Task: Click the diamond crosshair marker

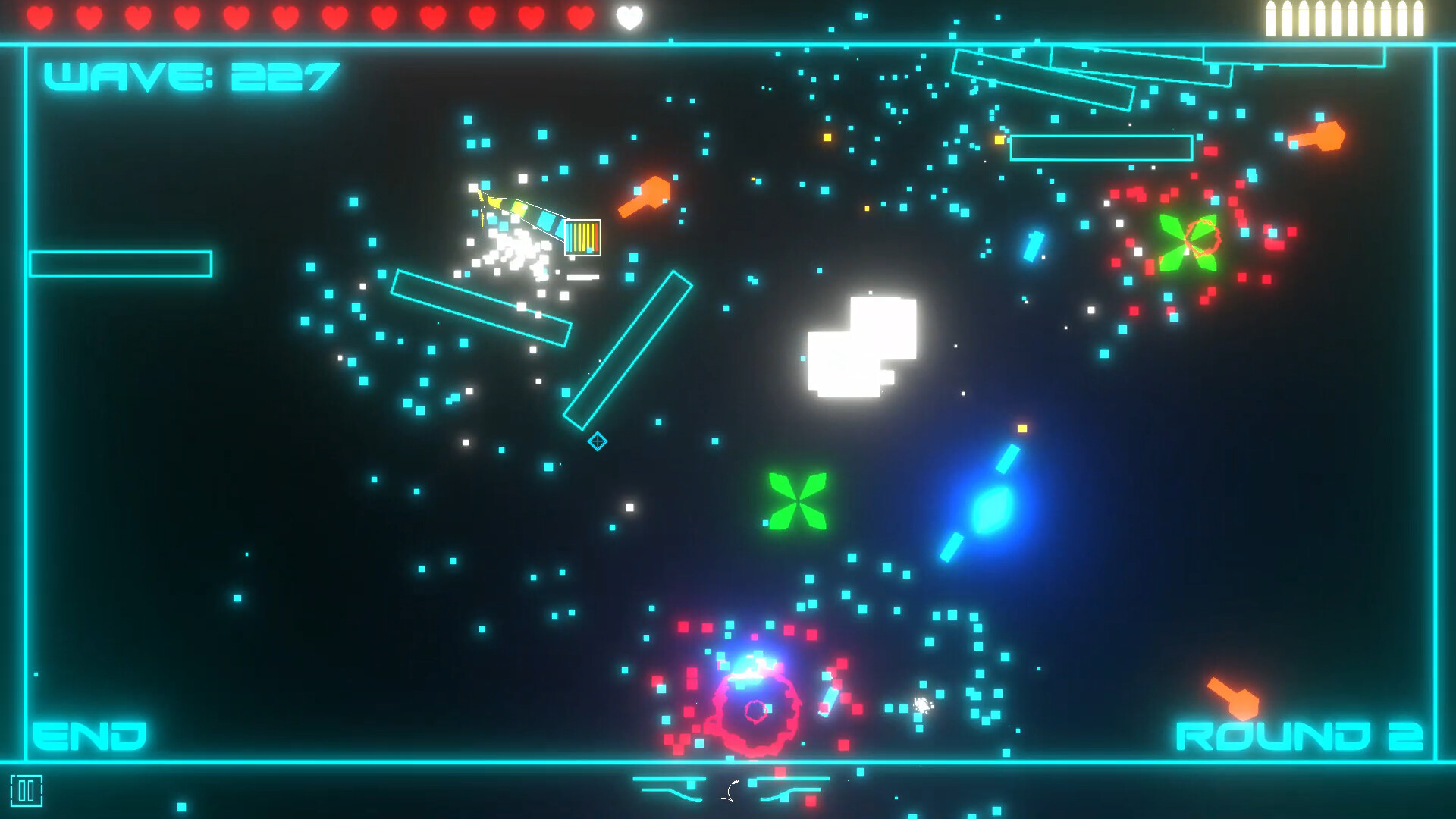Action: tap(597, 441)
